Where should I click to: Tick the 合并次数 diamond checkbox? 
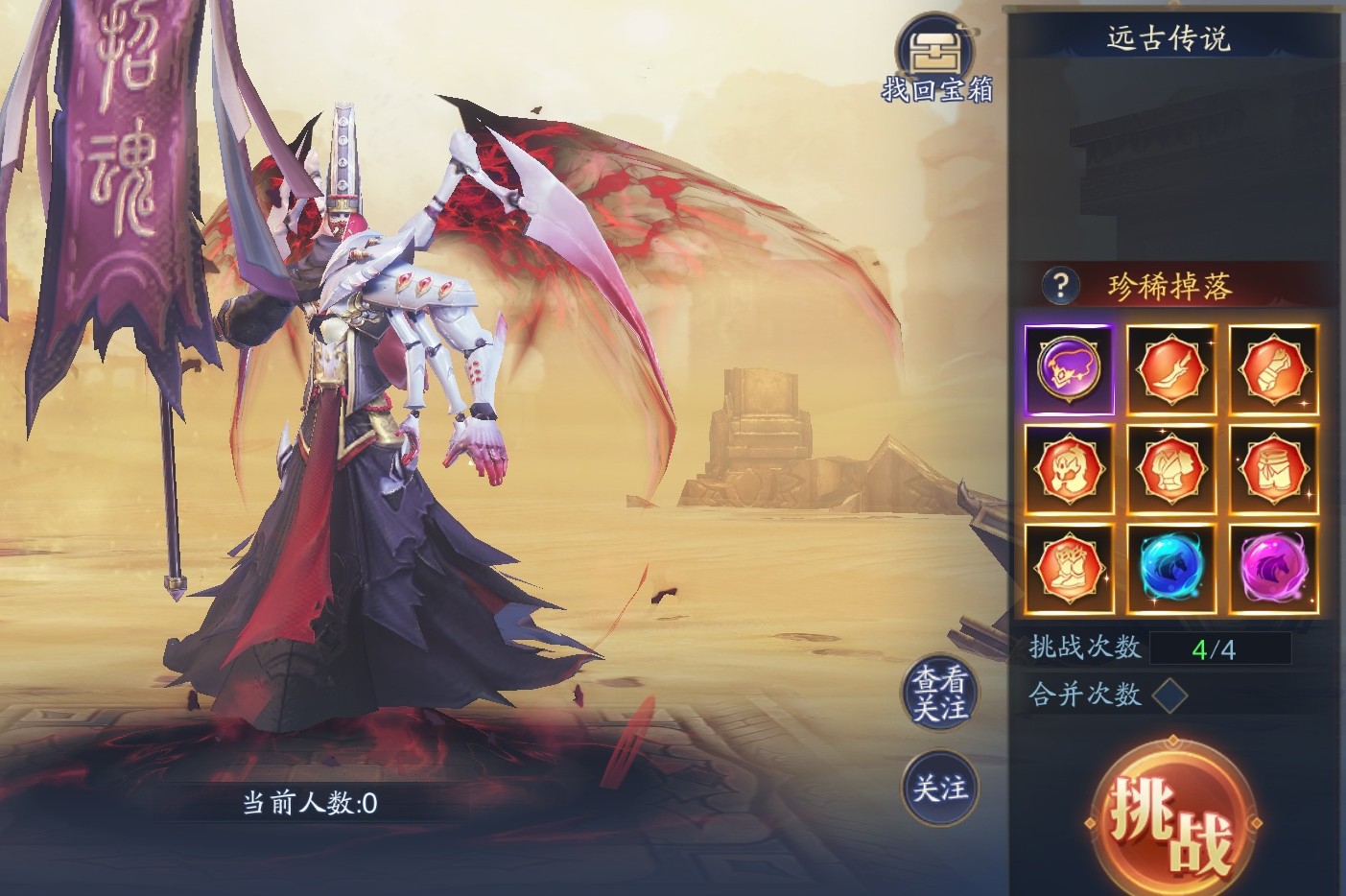tap(1169, 695)
